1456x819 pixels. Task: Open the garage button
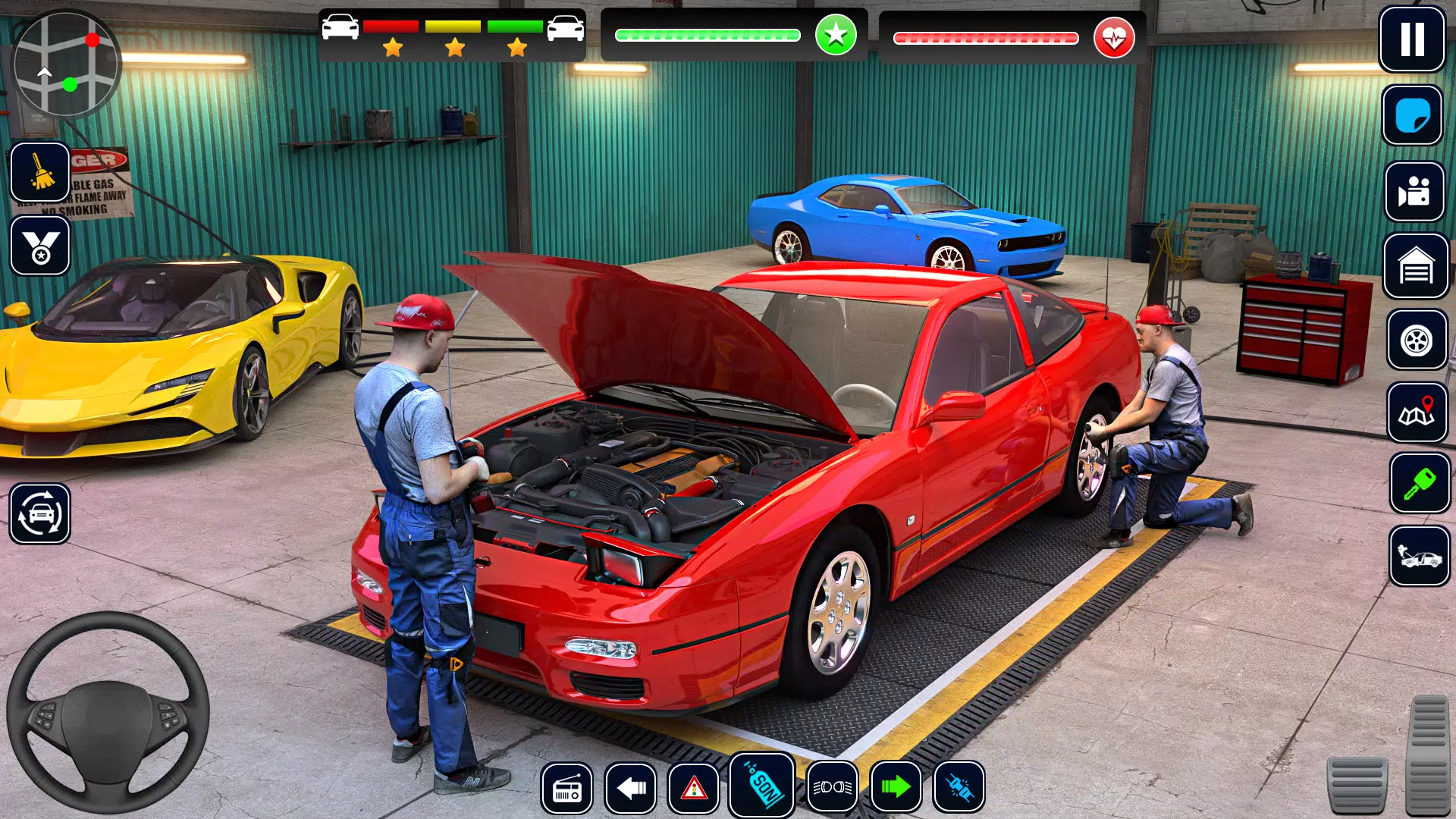[1416, 266]
